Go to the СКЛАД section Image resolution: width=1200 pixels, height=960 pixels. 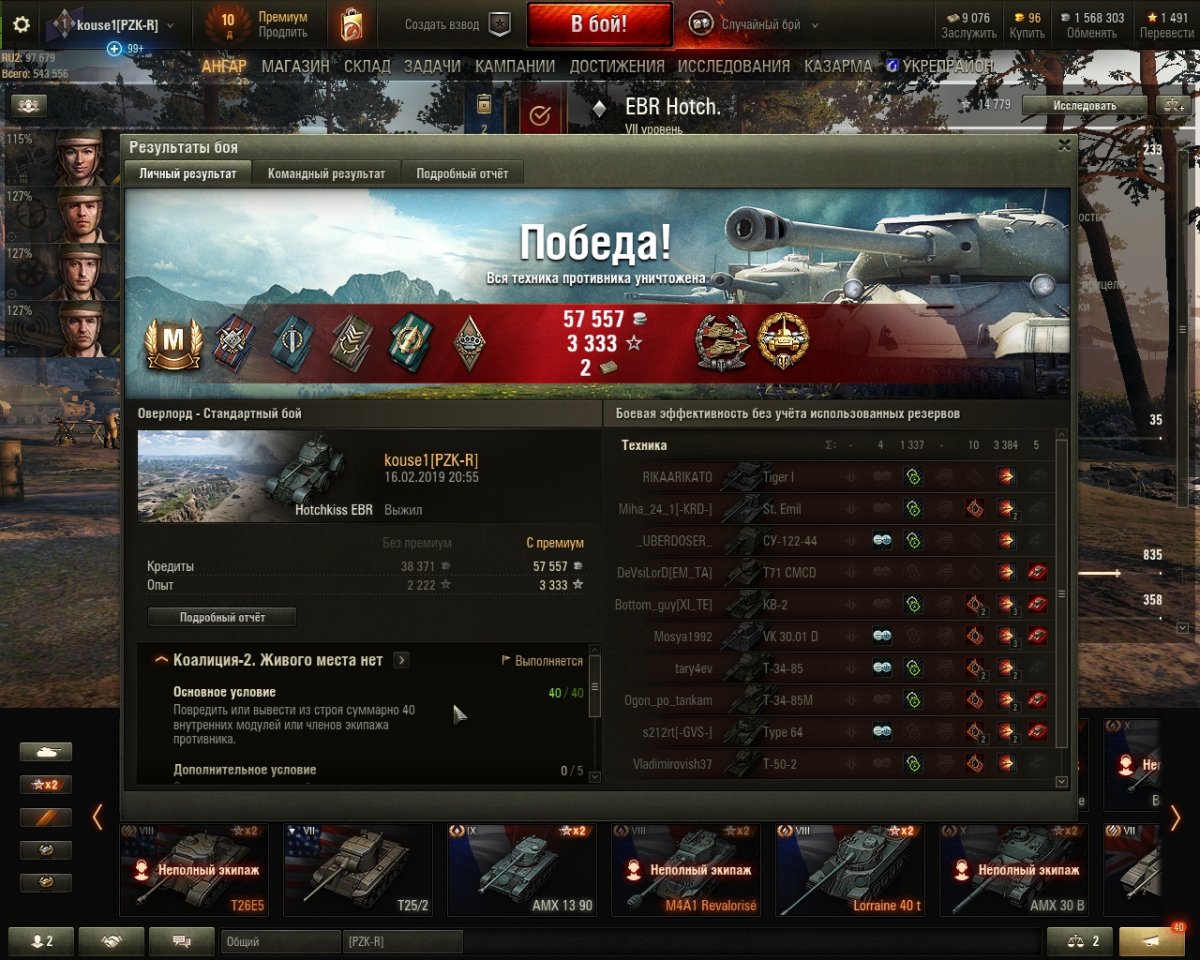366,66
